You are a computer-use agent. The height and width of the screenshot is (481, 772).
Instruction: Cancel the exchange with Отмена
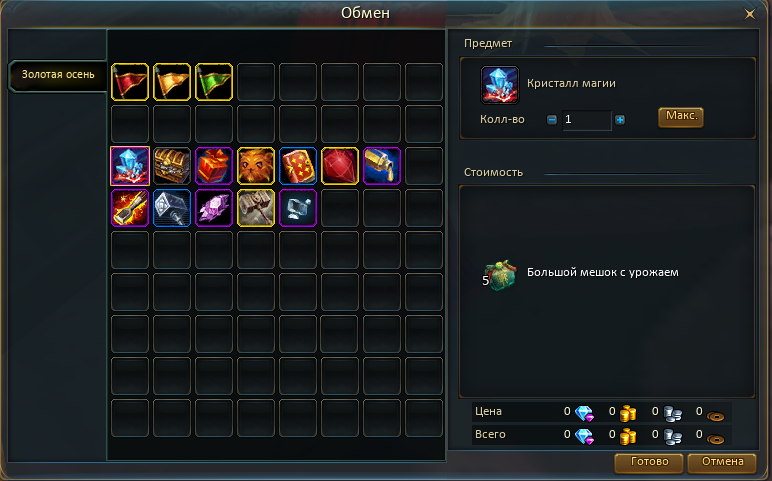(x=722, y=462)
